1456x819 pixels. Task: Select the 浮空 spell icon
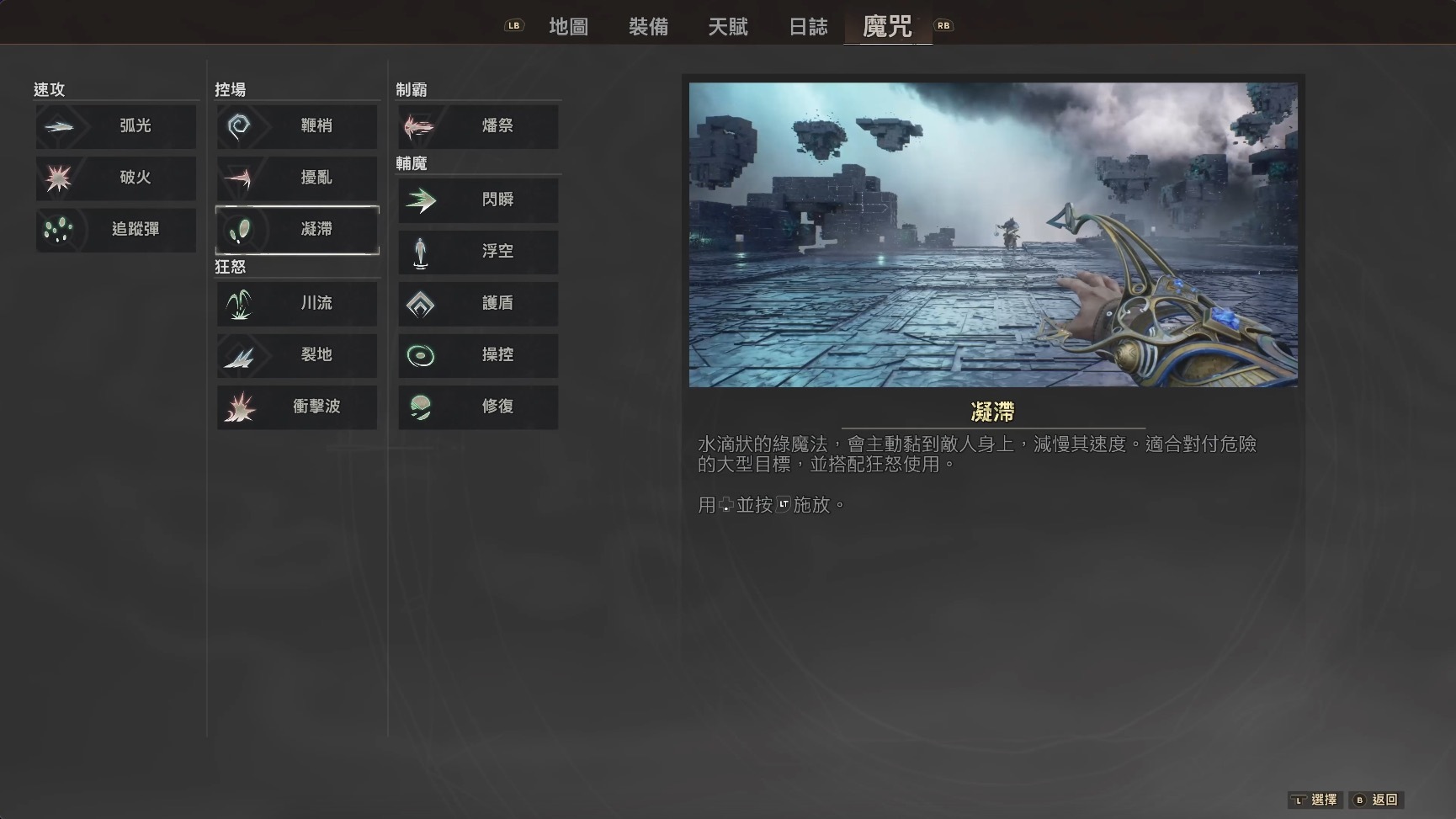[x=477, y=252]
